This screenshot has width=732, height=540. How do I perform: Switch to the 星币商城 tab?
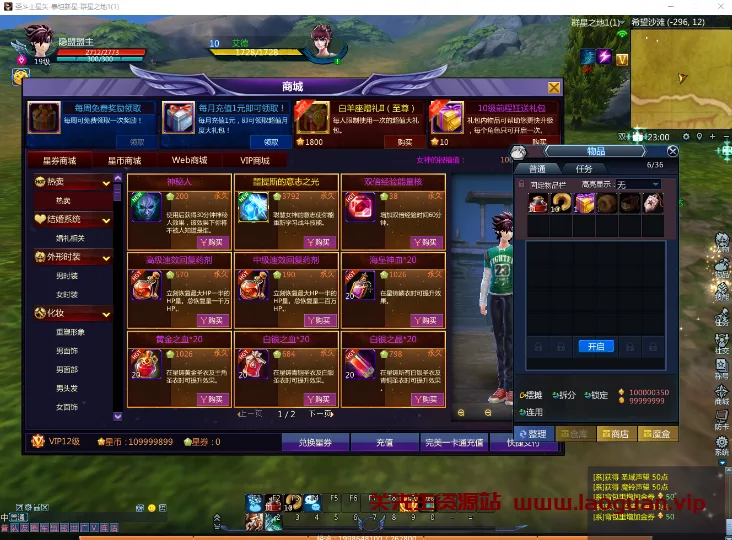pyautogui.click(x=124, y=160)
